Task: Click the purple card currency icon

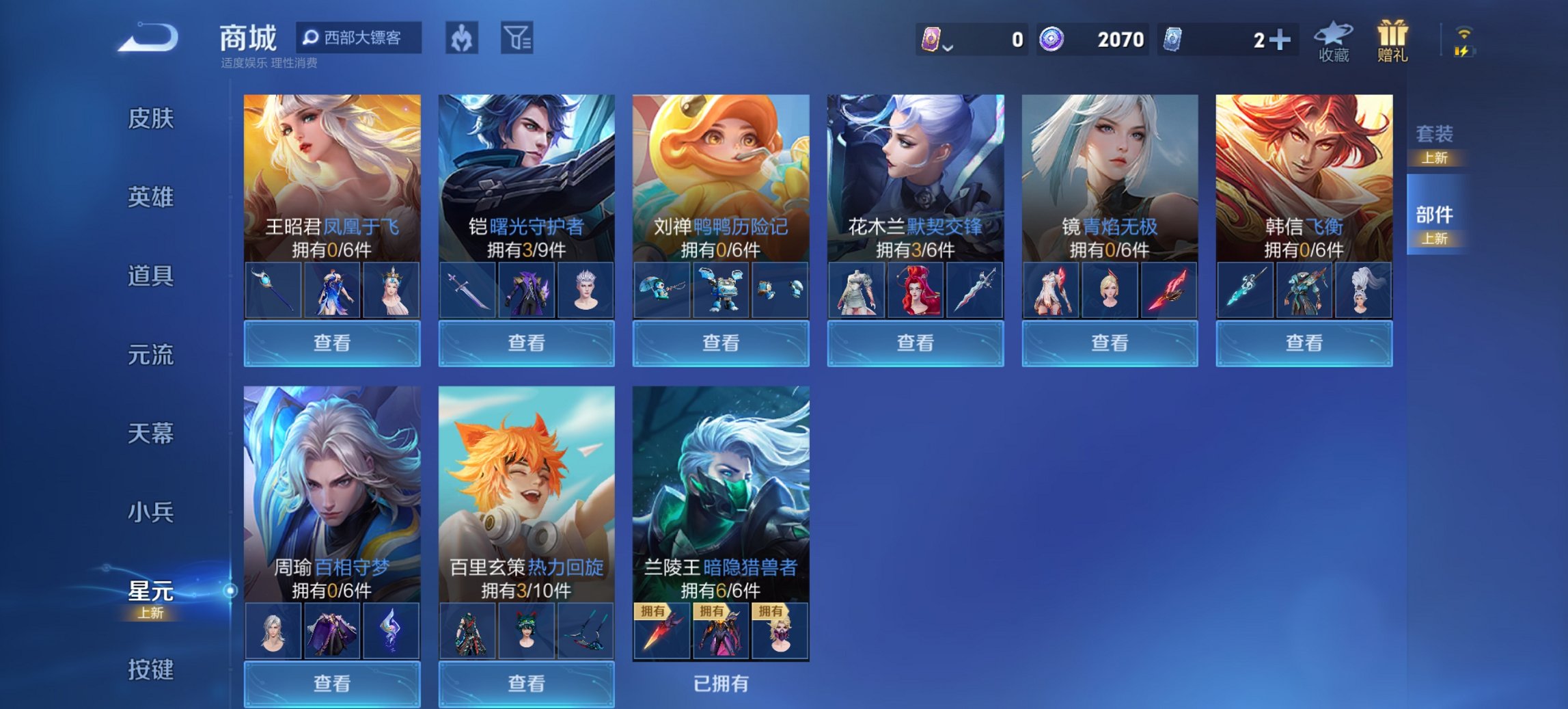Action: coord(931,40)
